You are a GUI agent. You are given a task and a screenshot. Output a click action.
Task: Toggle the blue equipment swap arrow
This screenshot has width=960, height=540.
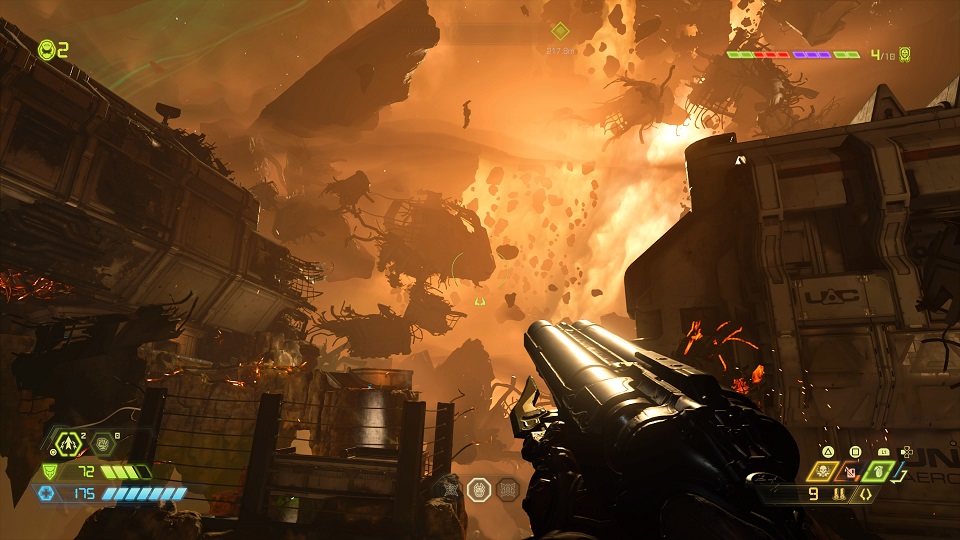coord(900,470)
